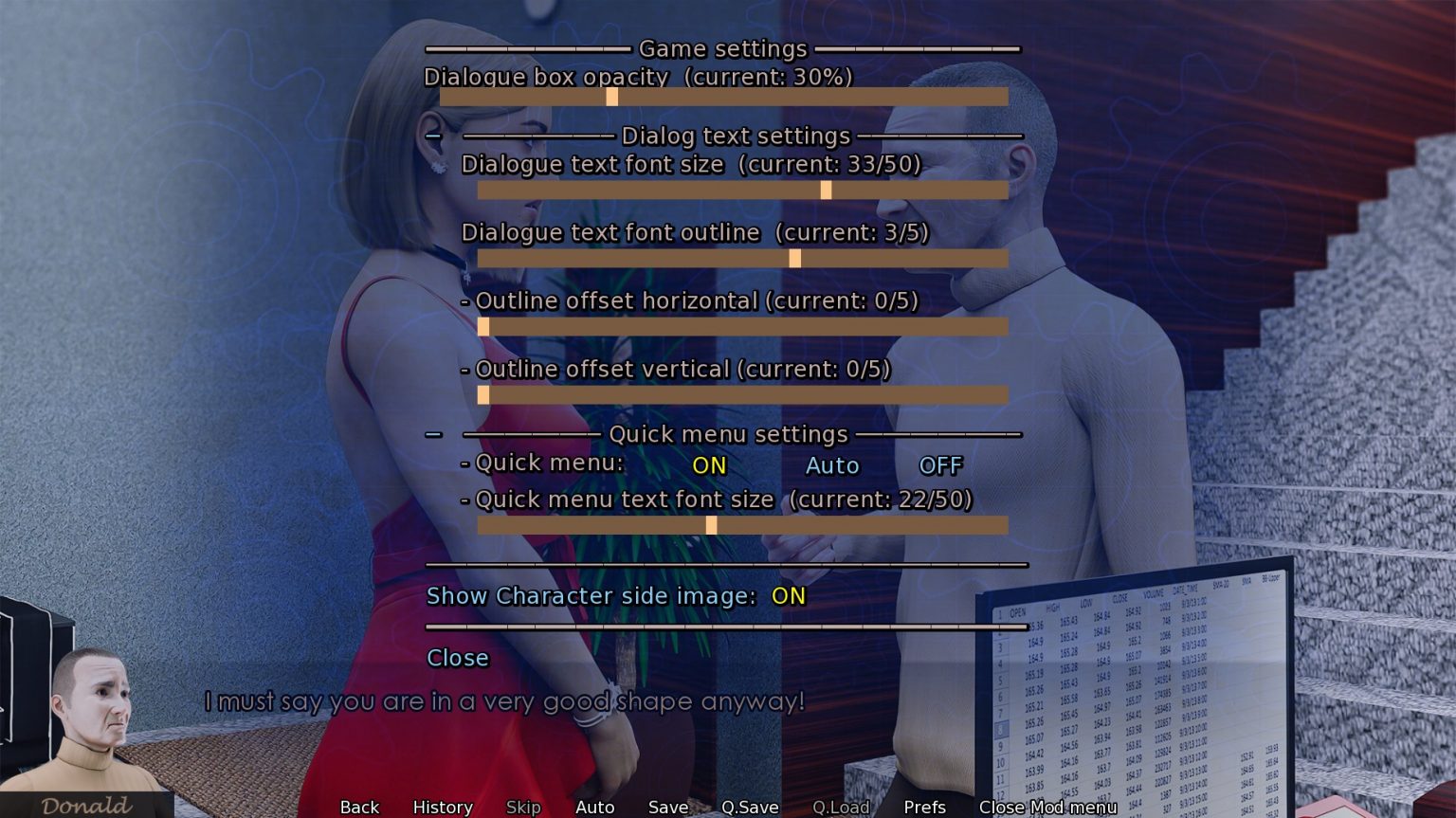Screen dimensions: 1456x818
Task: Perform a Q.Save
Action: tap(750, 807)
